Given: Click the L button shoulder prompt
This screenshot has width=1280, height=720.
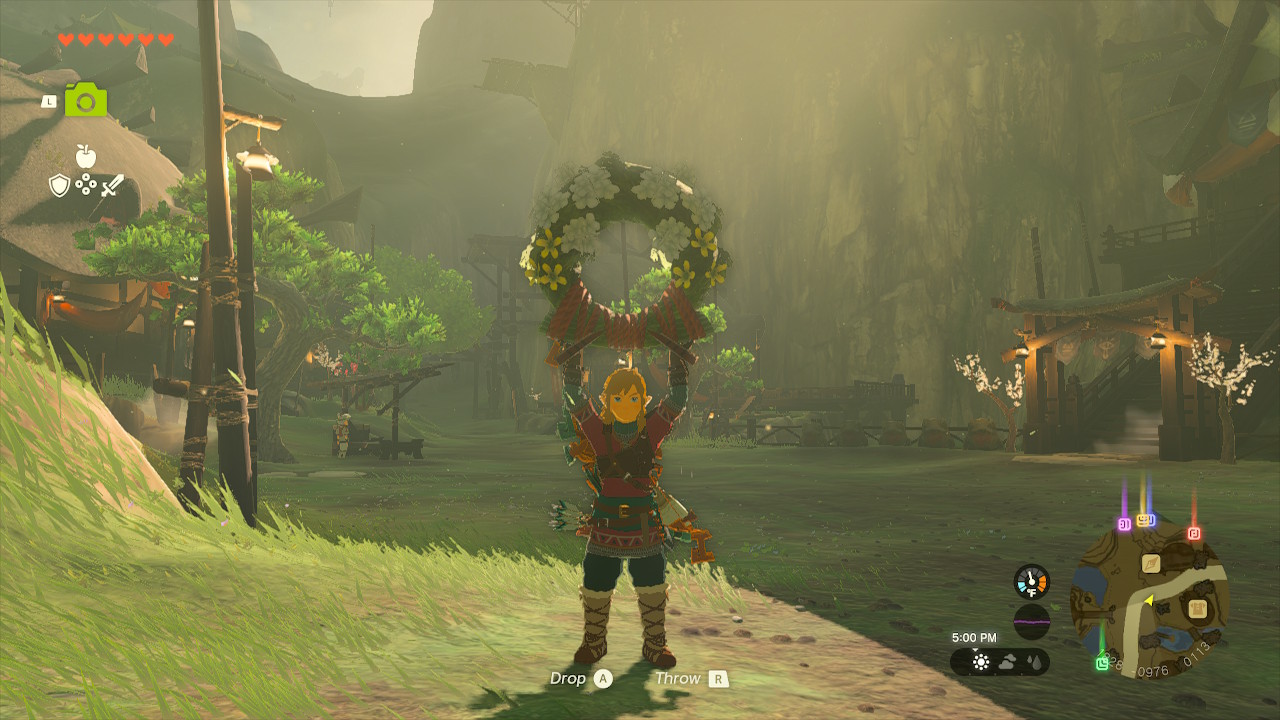Looking at the screenshot, I should (50, 100).
